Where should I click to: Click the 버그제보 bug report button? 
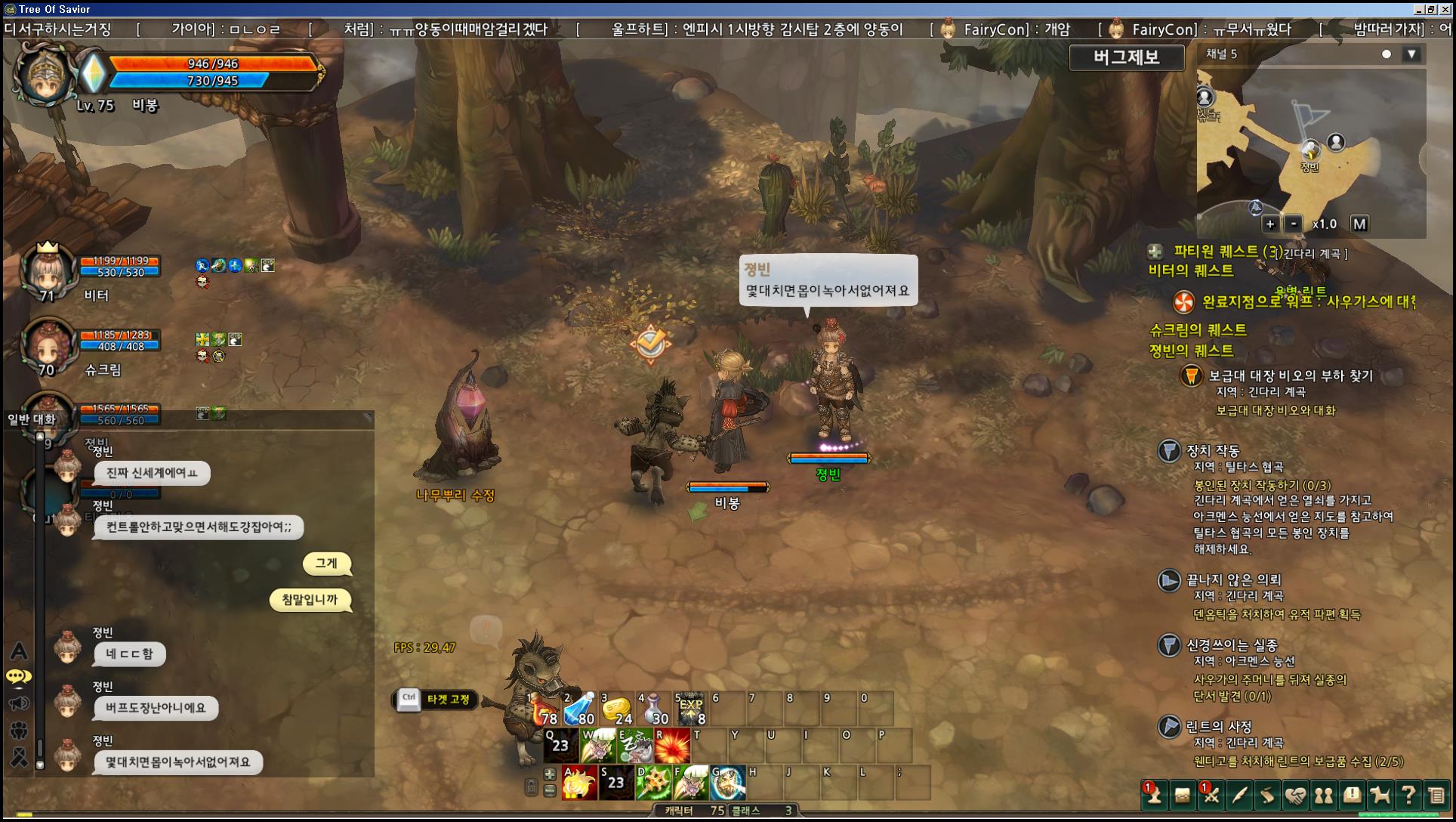click(1126, 57)
